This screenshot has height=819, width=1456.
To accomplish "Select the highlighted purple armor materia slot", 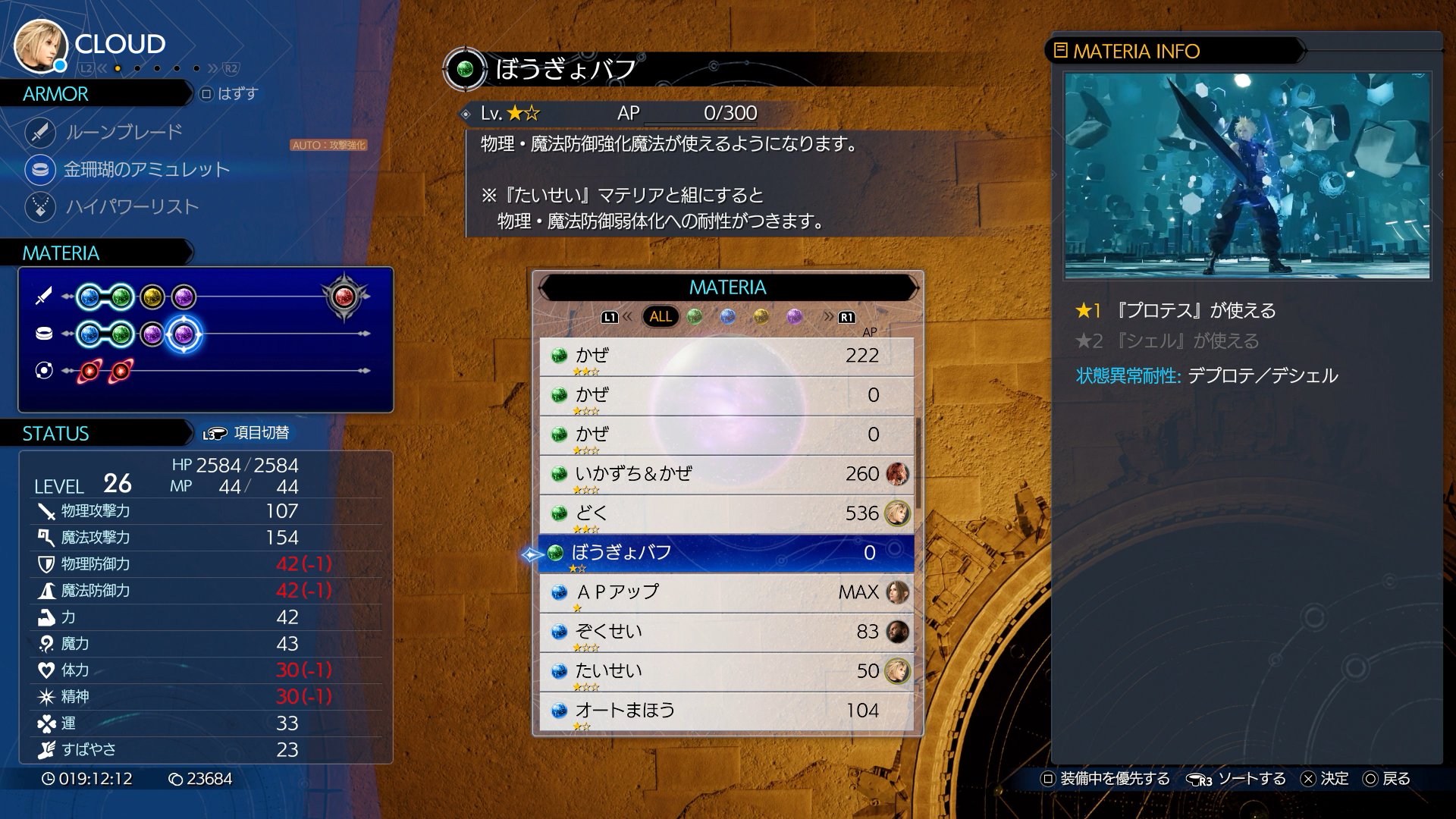I will pos(184,334).
